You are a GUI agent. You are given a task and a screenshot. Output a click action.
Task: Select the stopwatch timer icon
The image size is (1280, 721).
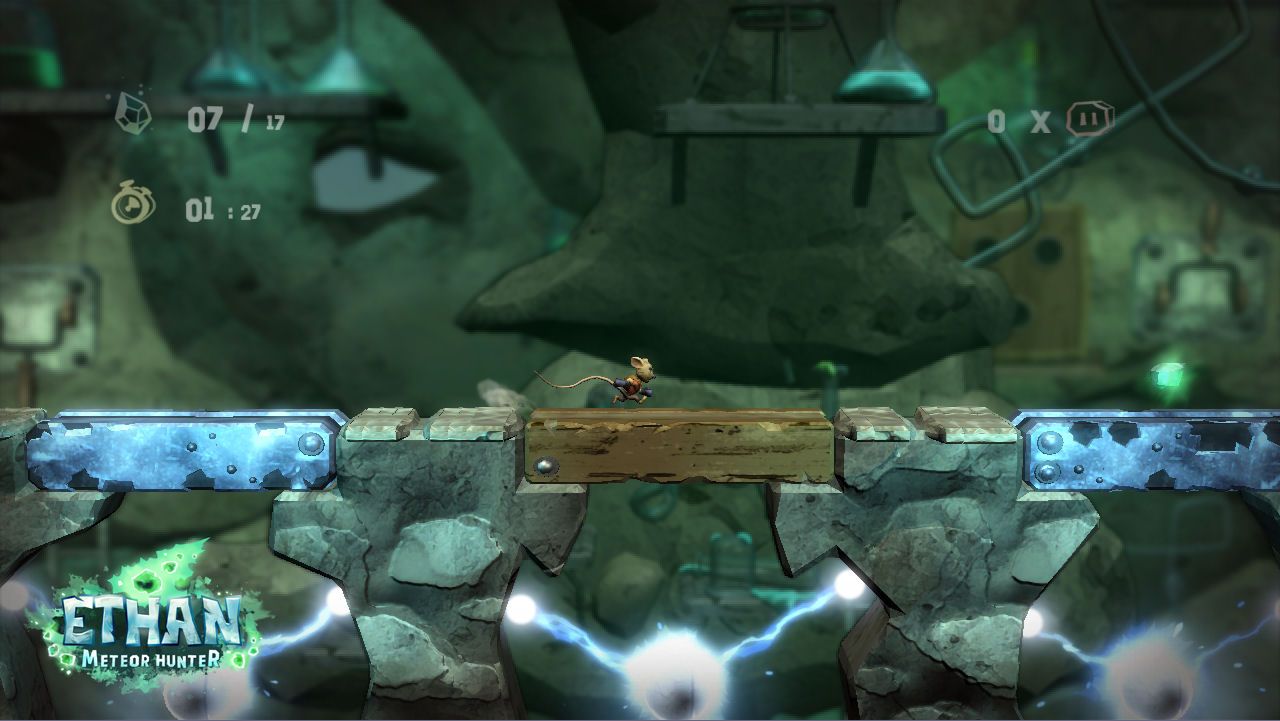pos(131,205)
